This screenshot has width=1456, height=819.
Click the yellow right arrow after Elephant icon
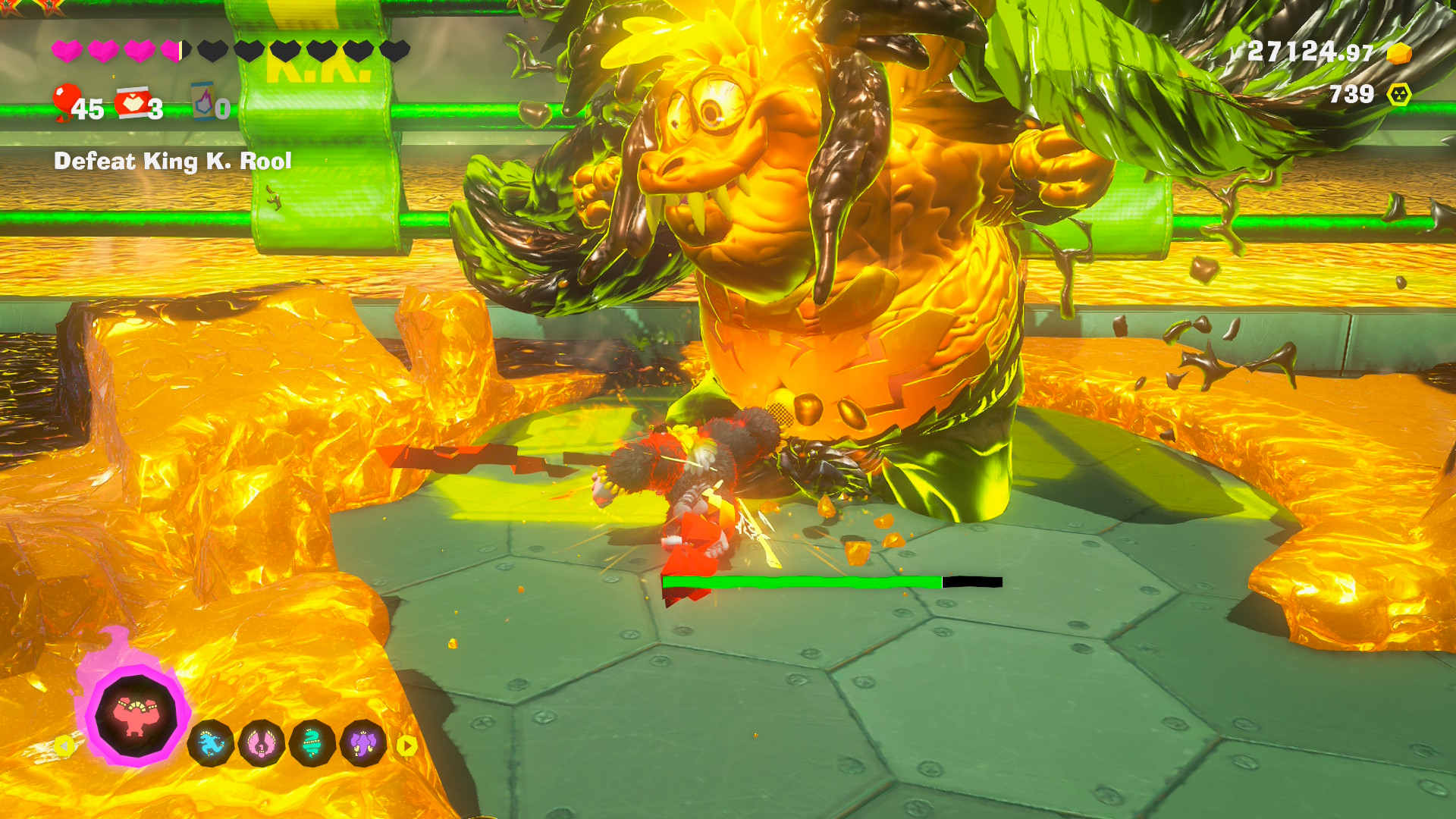click(407, 746)
